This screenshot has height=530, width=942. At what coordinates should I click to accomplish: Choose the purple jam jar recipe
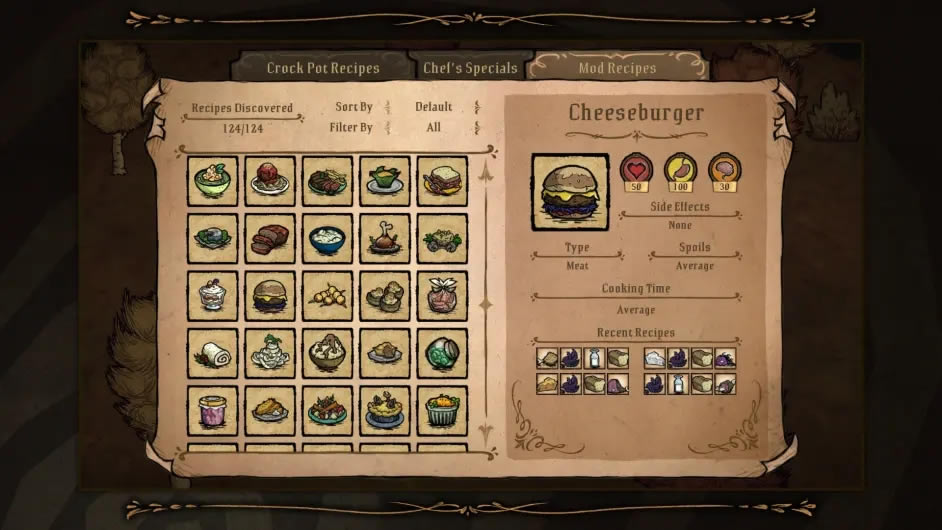click(212, 411)
